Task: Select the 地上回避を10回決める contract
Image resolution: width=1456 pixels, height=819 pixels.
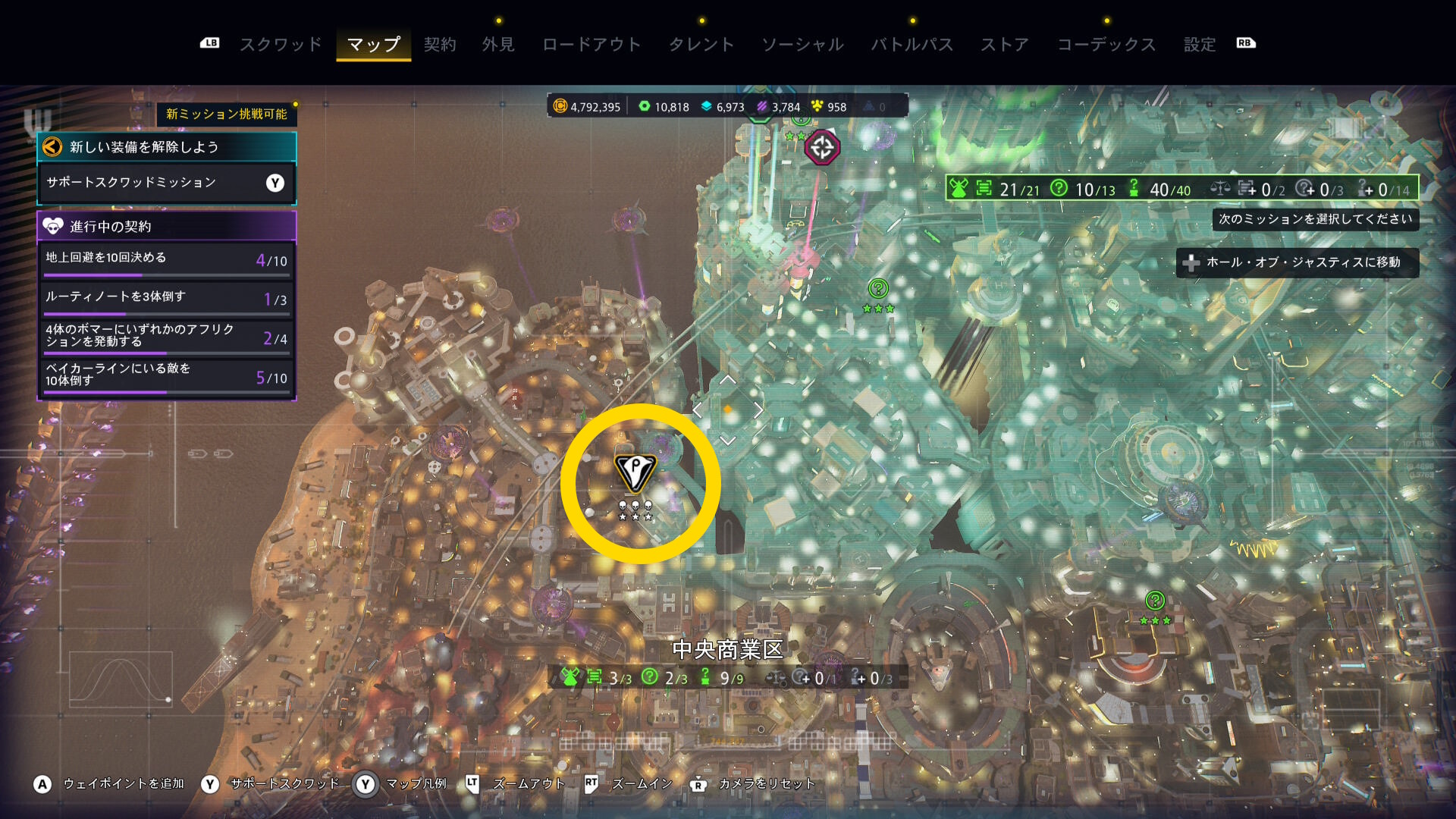Action: click(x=166, y=259)
